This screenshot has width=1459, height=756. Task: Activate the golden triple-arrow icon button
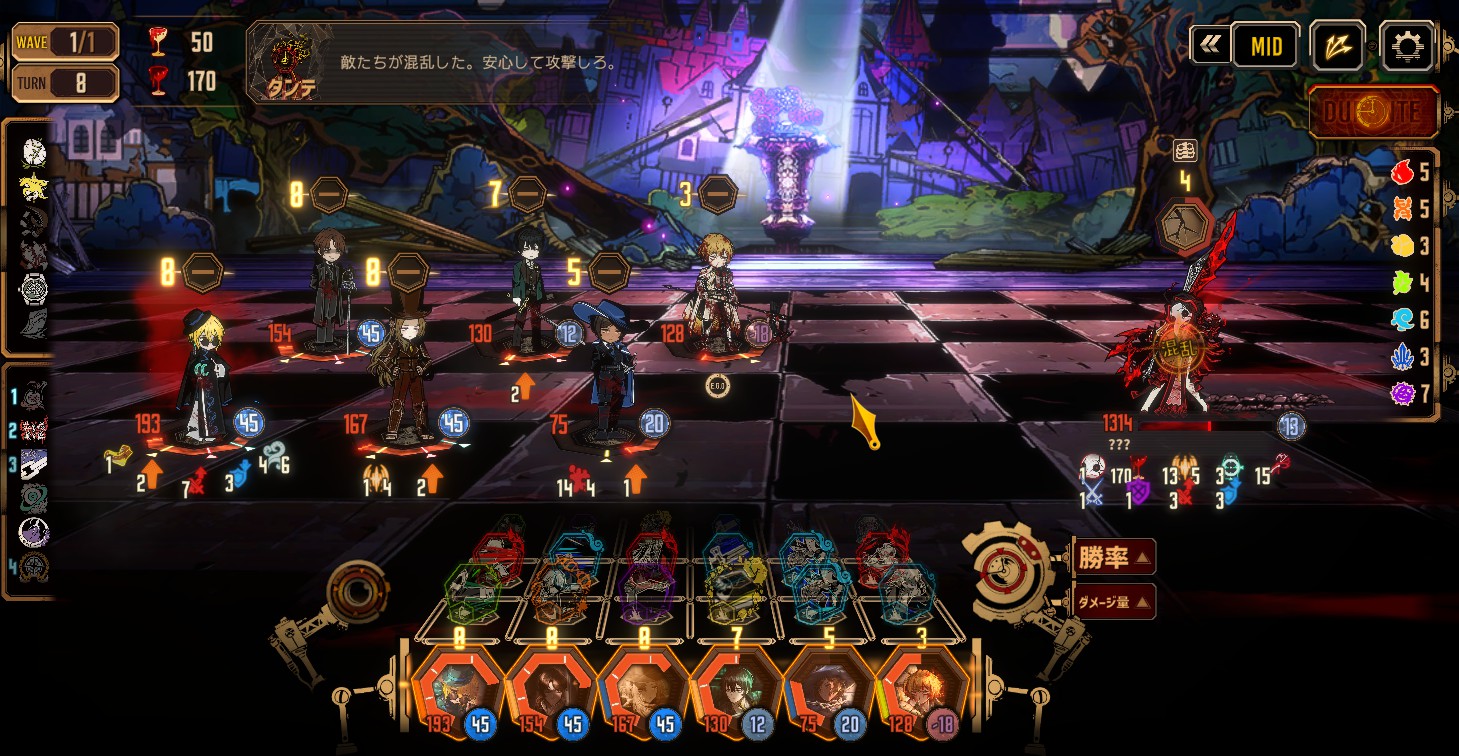(1337, 46)
